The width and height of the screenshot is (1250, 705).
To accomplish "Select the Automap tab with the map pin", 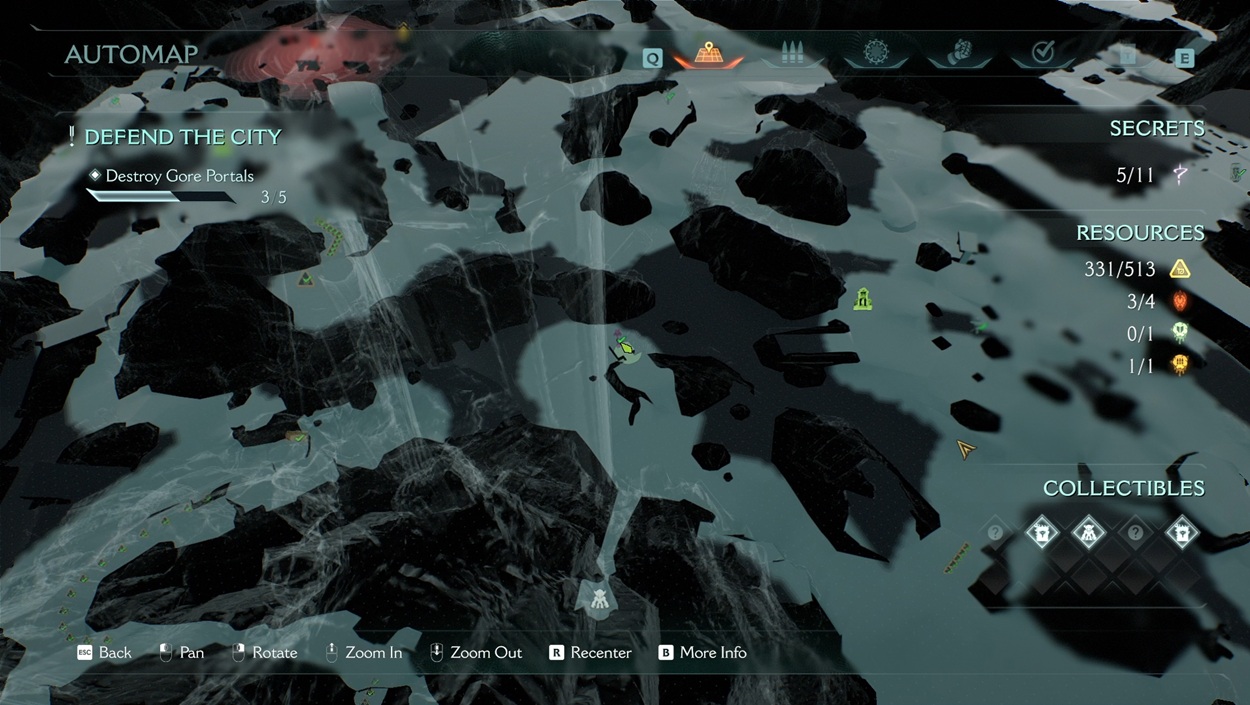I will click(708, 54).
